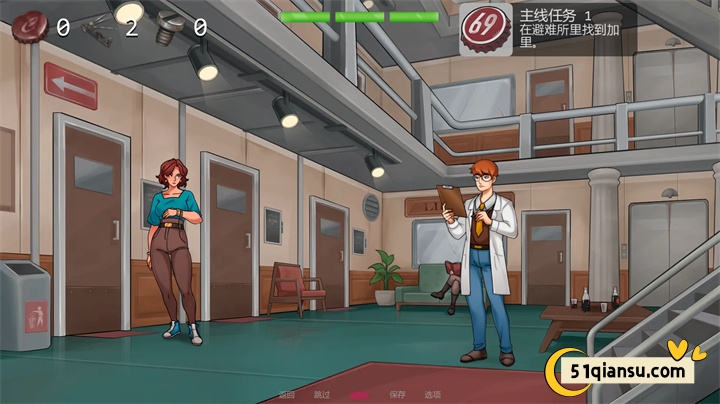This screenshot has height=404, width=720.
Task: Toggle the pink highlighted bottom menu option
Action: pos(360,395)
